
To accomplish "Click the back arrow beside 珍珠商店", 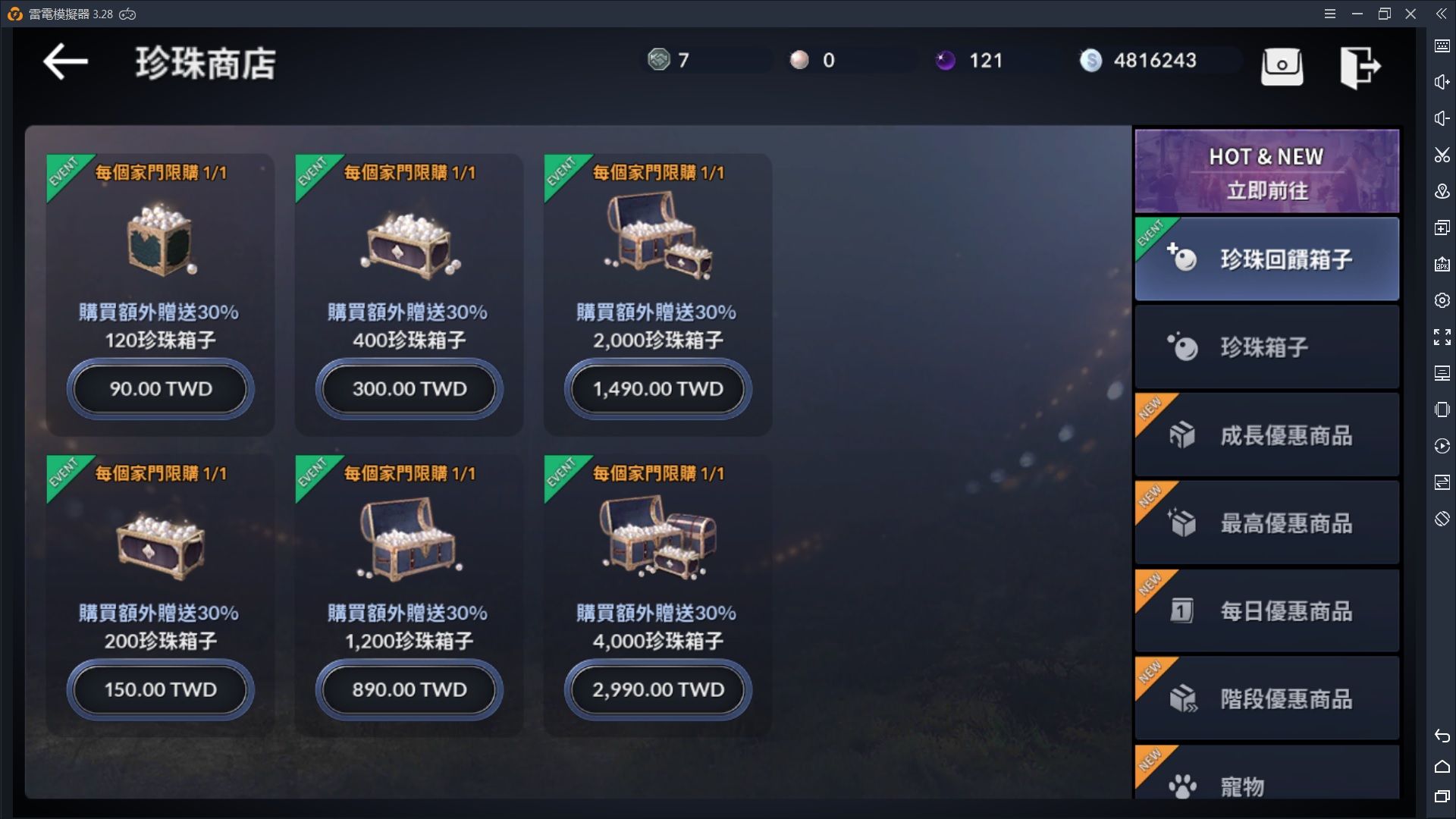I will click(x=65, y=62).
